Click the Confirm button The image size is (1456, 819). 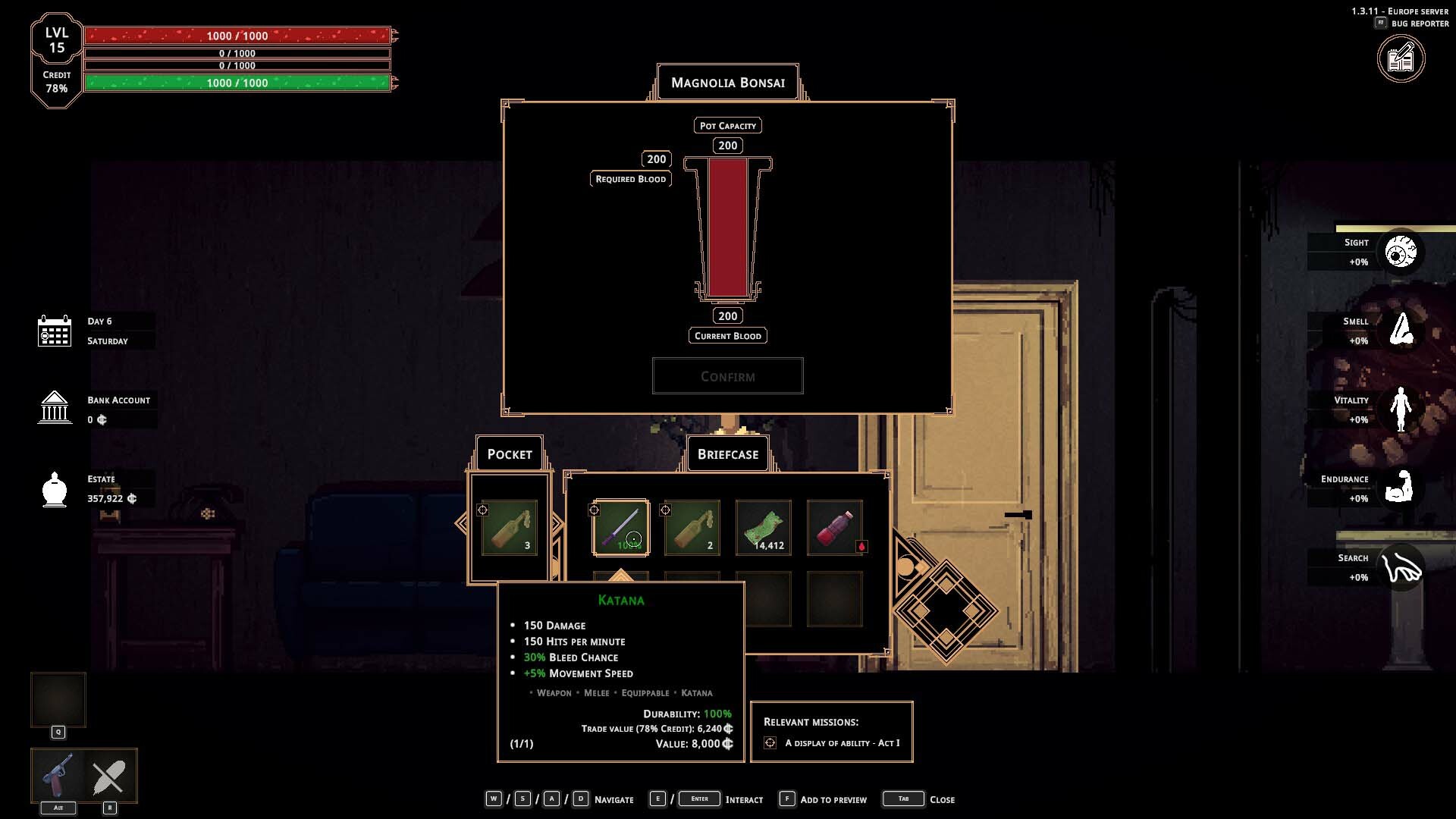(727, 376)
